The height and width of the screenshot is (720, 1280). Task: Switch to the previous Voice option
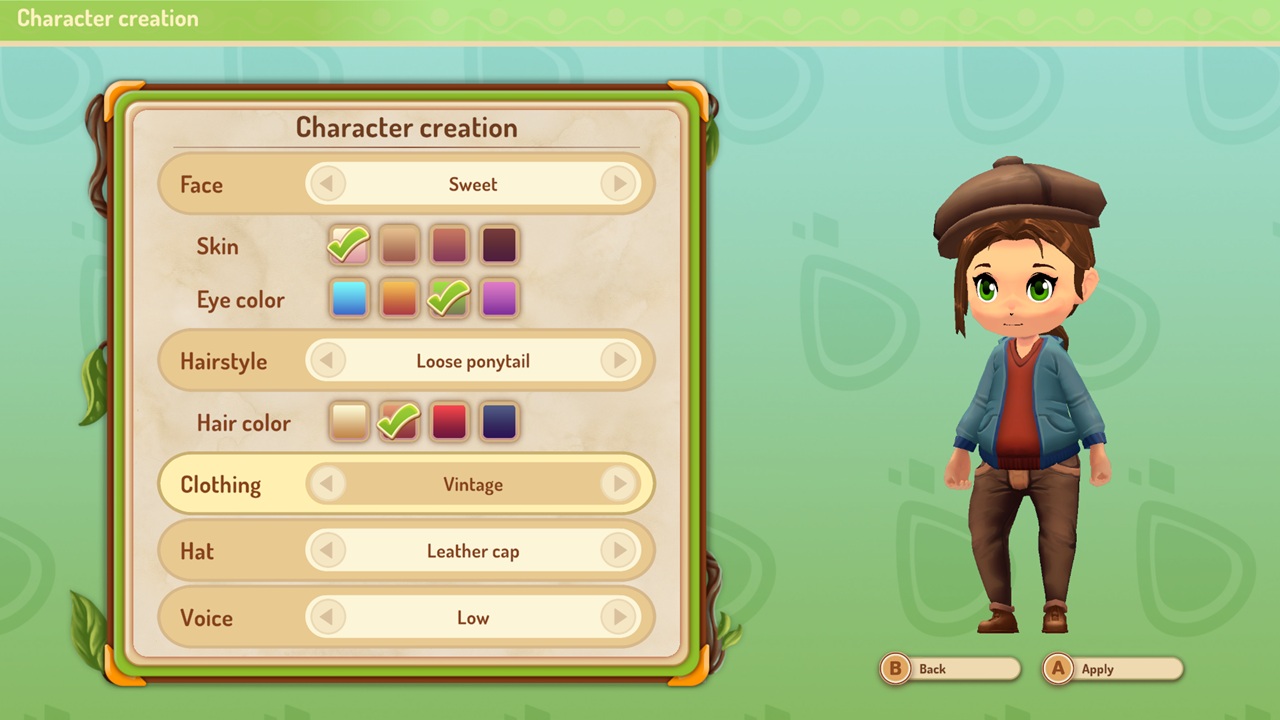pos(328,618)
